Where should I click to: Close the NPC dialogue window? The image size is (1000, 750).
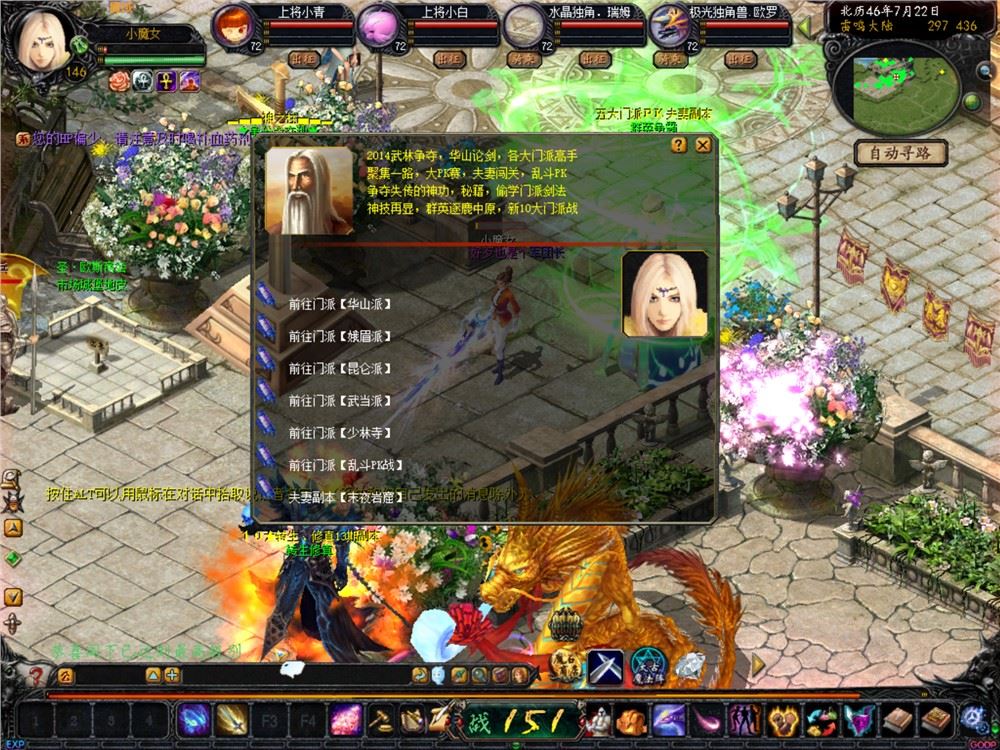[x=703, y=145]
